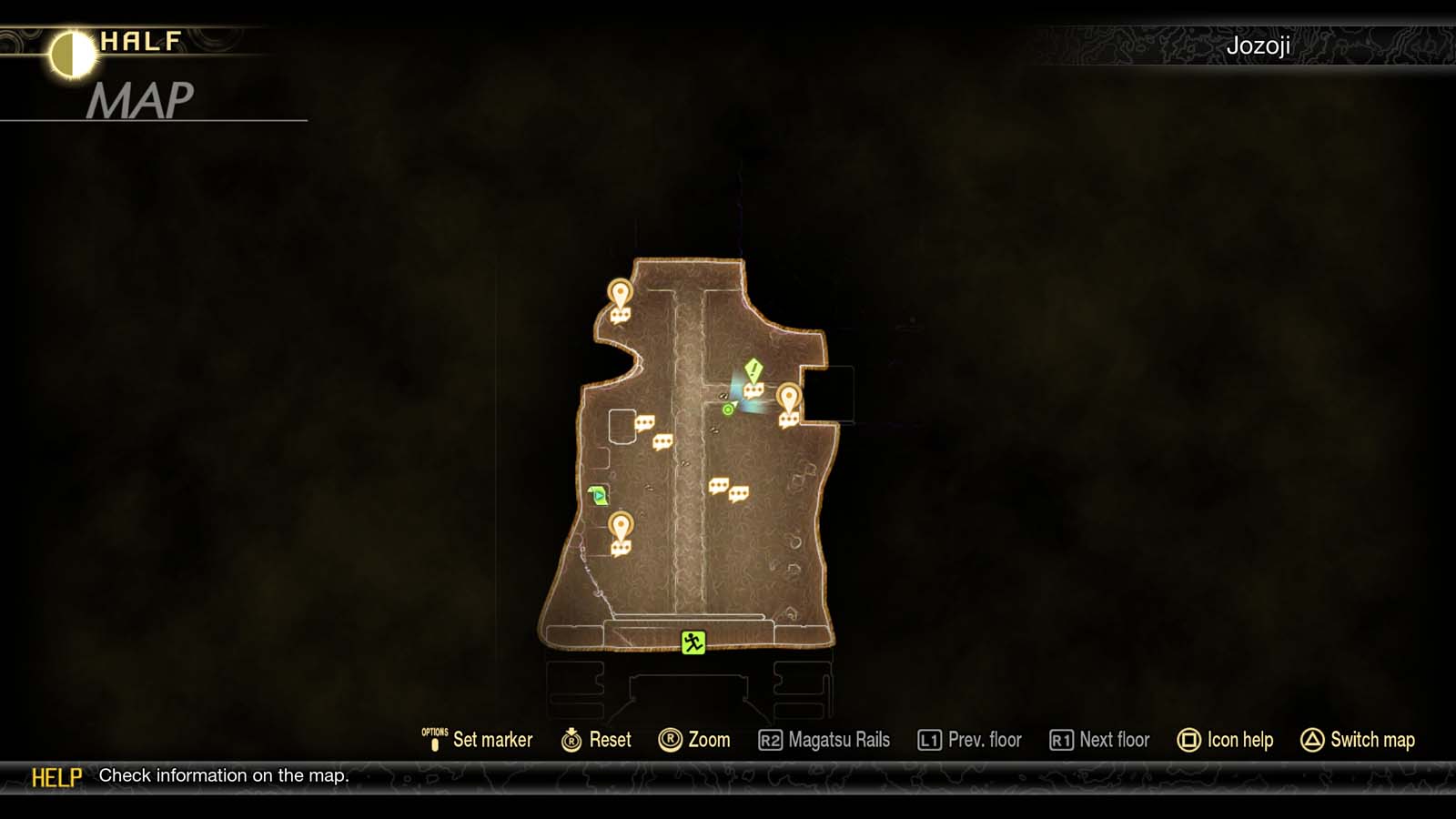This screenshot has height=819, width=1456.
Task: Open Icon help
Action: (1228, 740)
